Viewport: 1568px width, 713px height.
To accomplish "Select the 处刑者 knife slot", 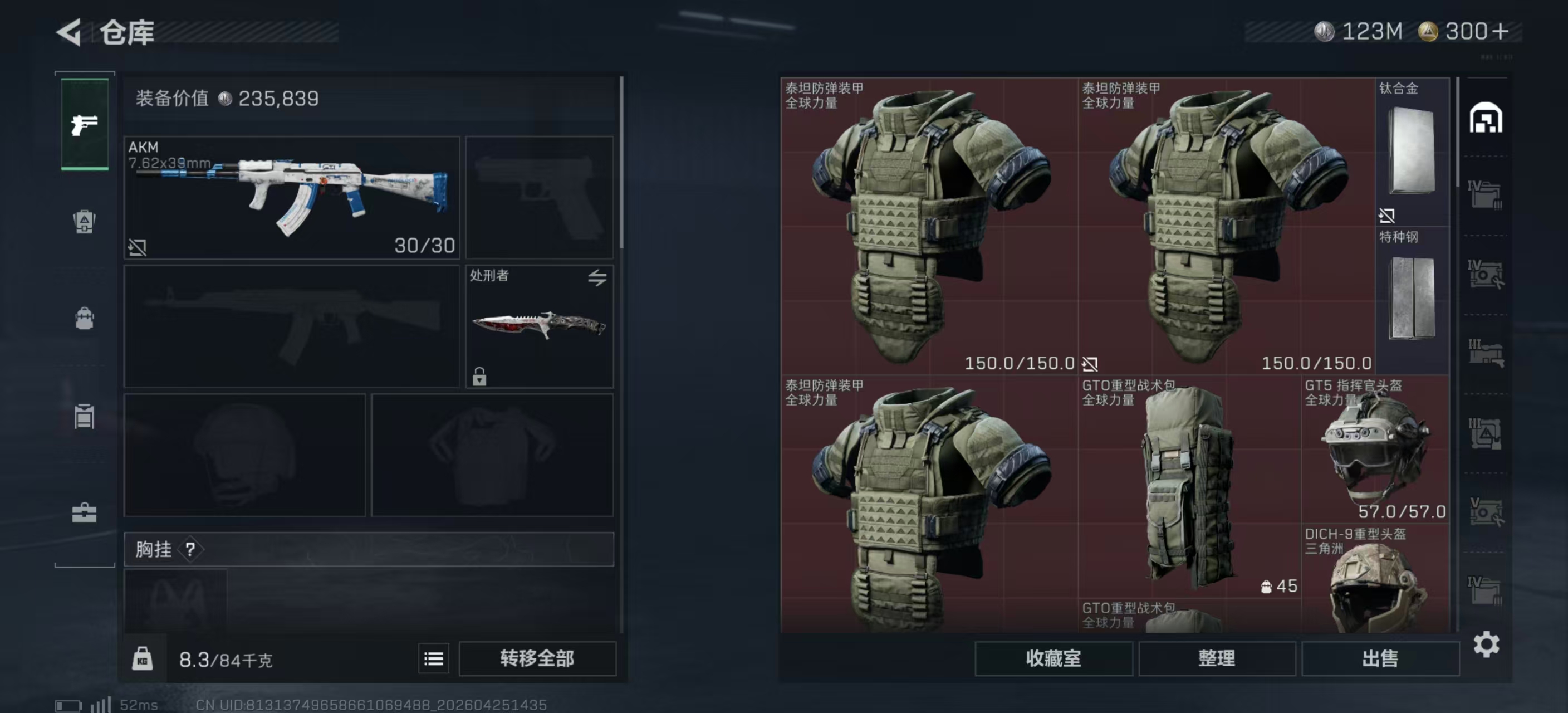I will 538,326.
